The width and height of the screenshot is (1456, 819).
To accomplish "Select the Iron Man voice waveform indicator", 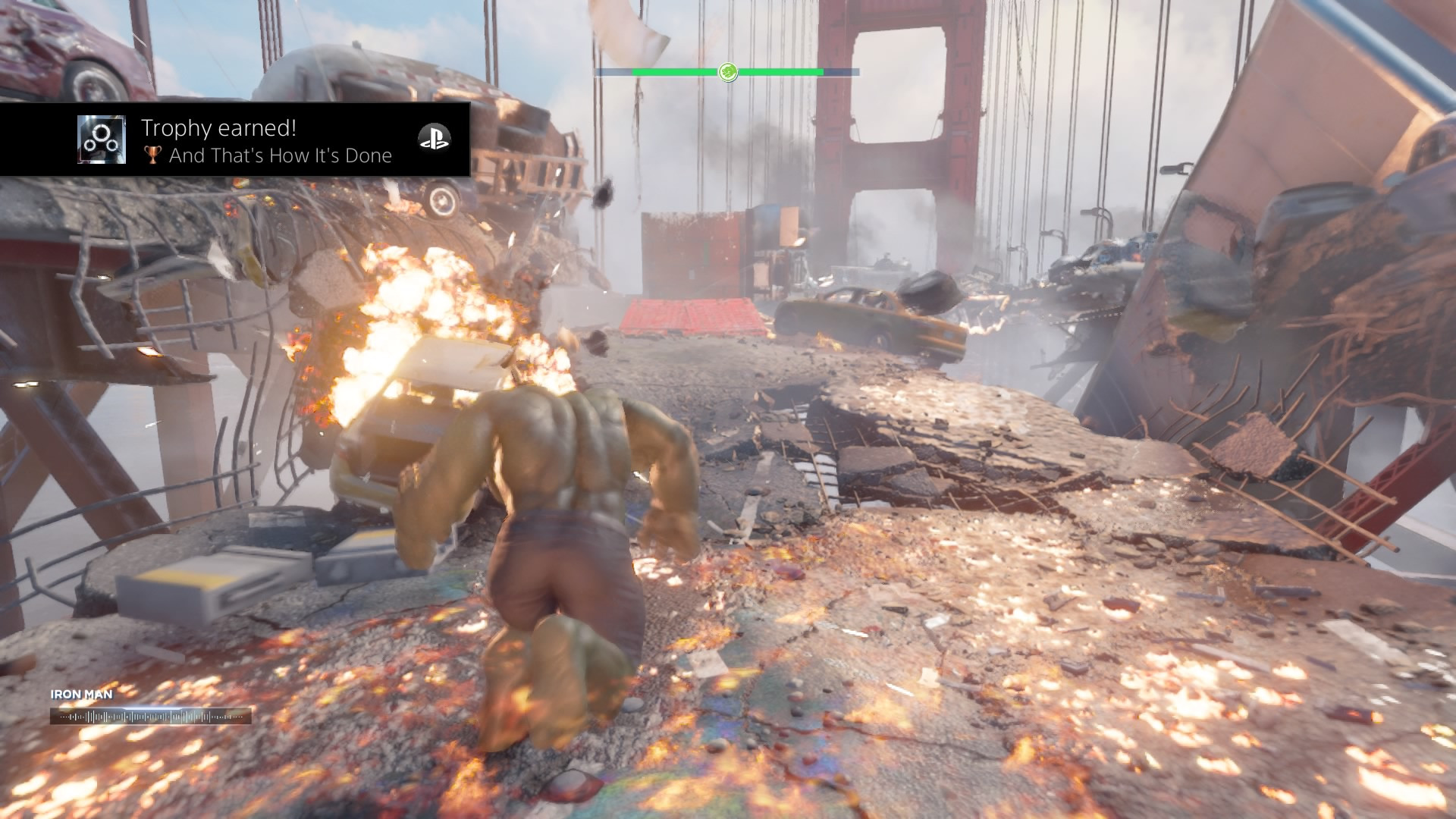I will 151,717.
